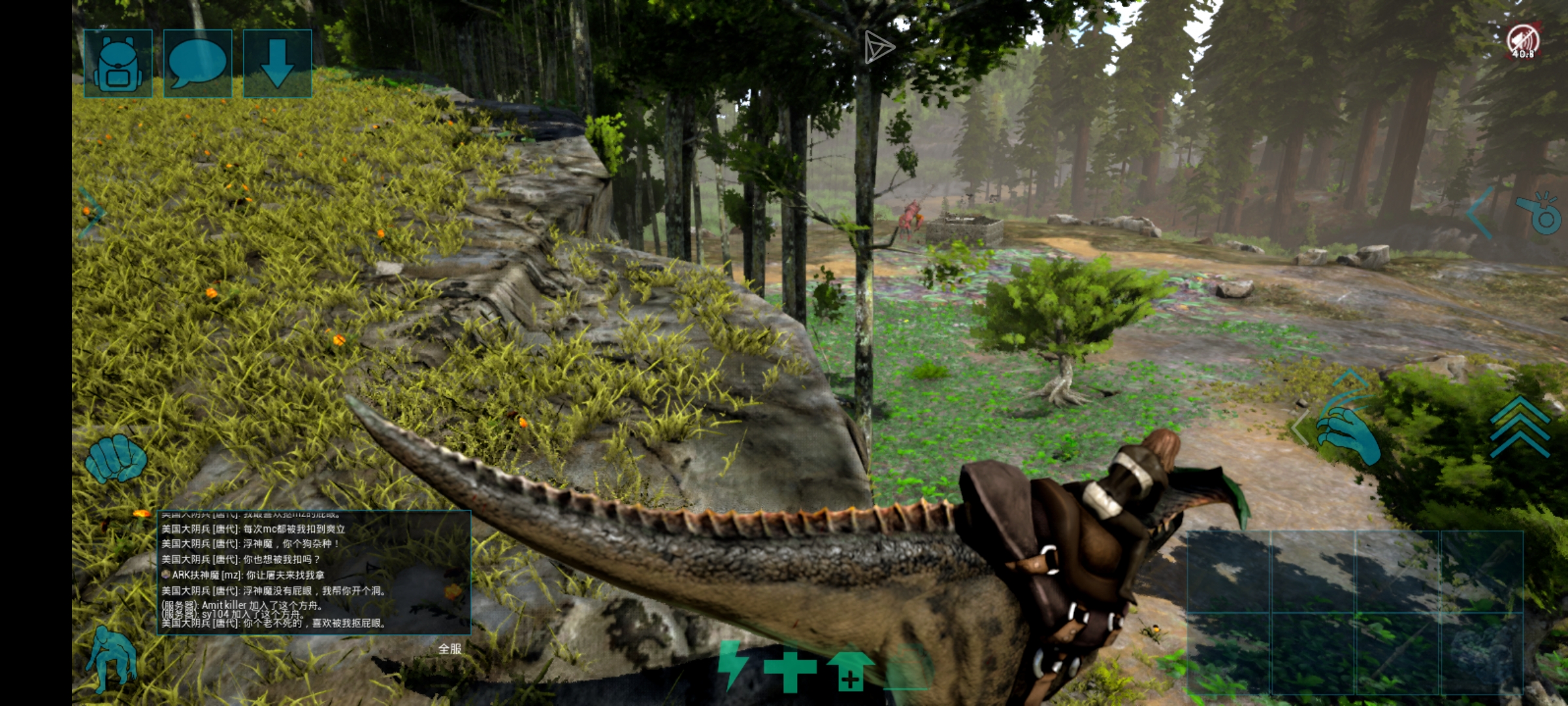Toggle the crouching figure stance icon
Screen dimensions: 1568x706
point(112,657)
